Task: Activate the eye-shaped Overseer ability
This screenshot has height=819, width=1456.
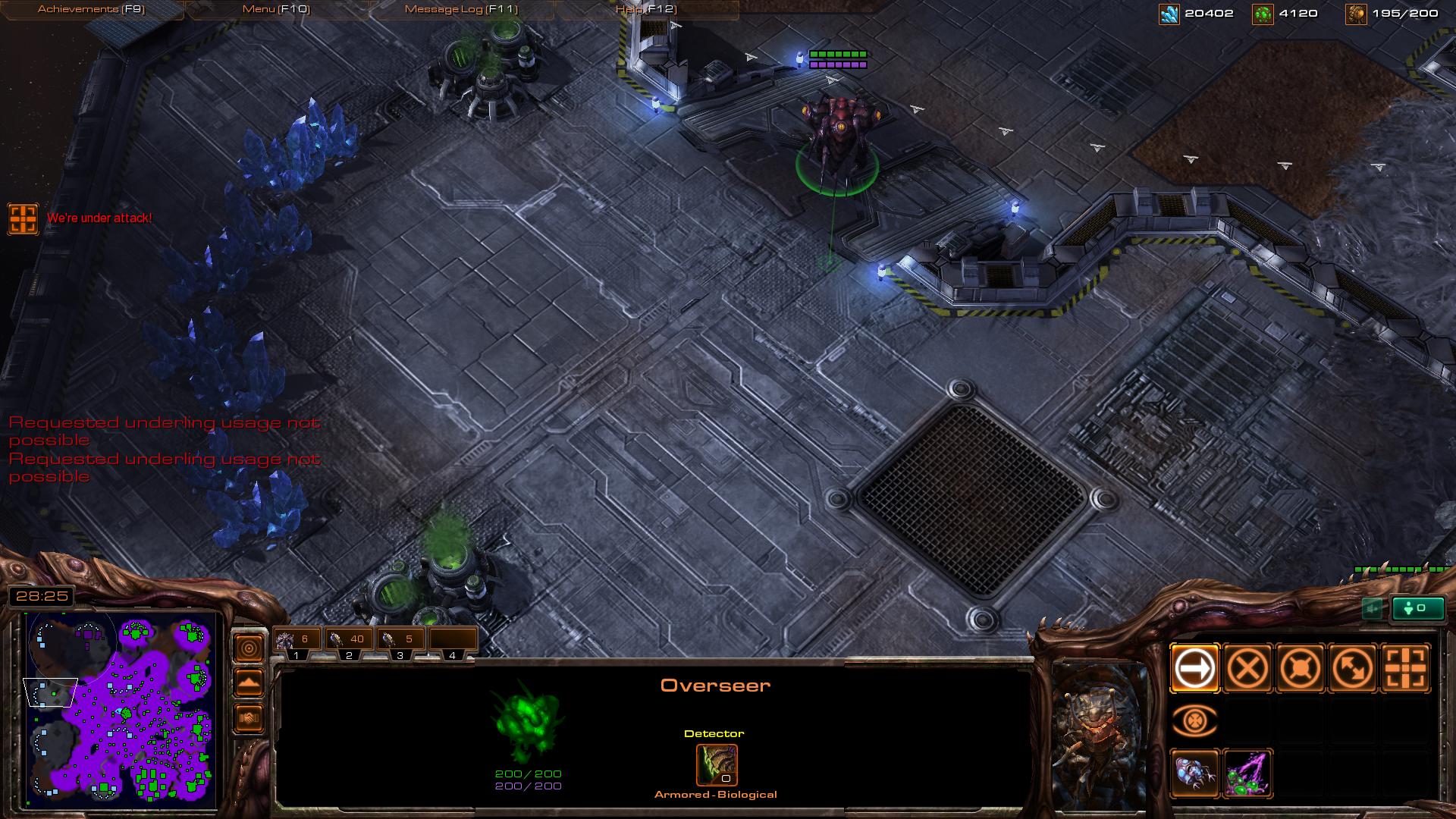Action: pos(1194,721)
